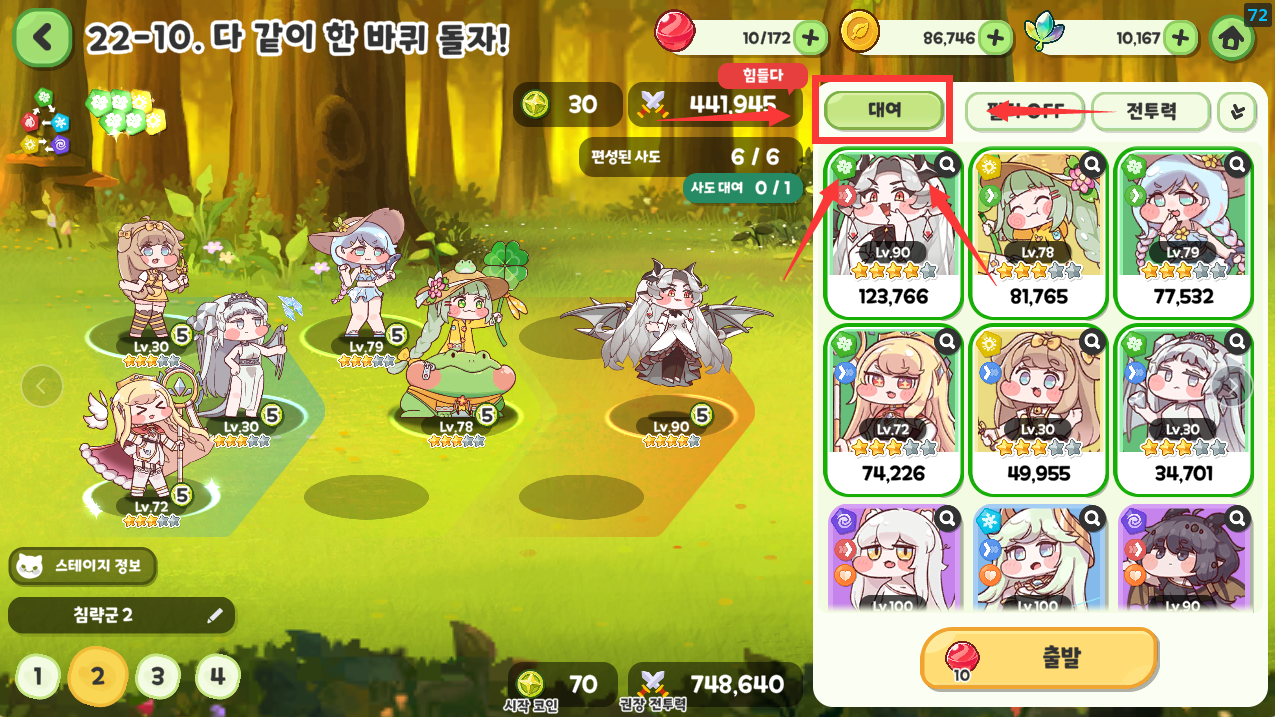Switch to team preset 4
This screenshot has width=1275, height=717.
(217, 677)
